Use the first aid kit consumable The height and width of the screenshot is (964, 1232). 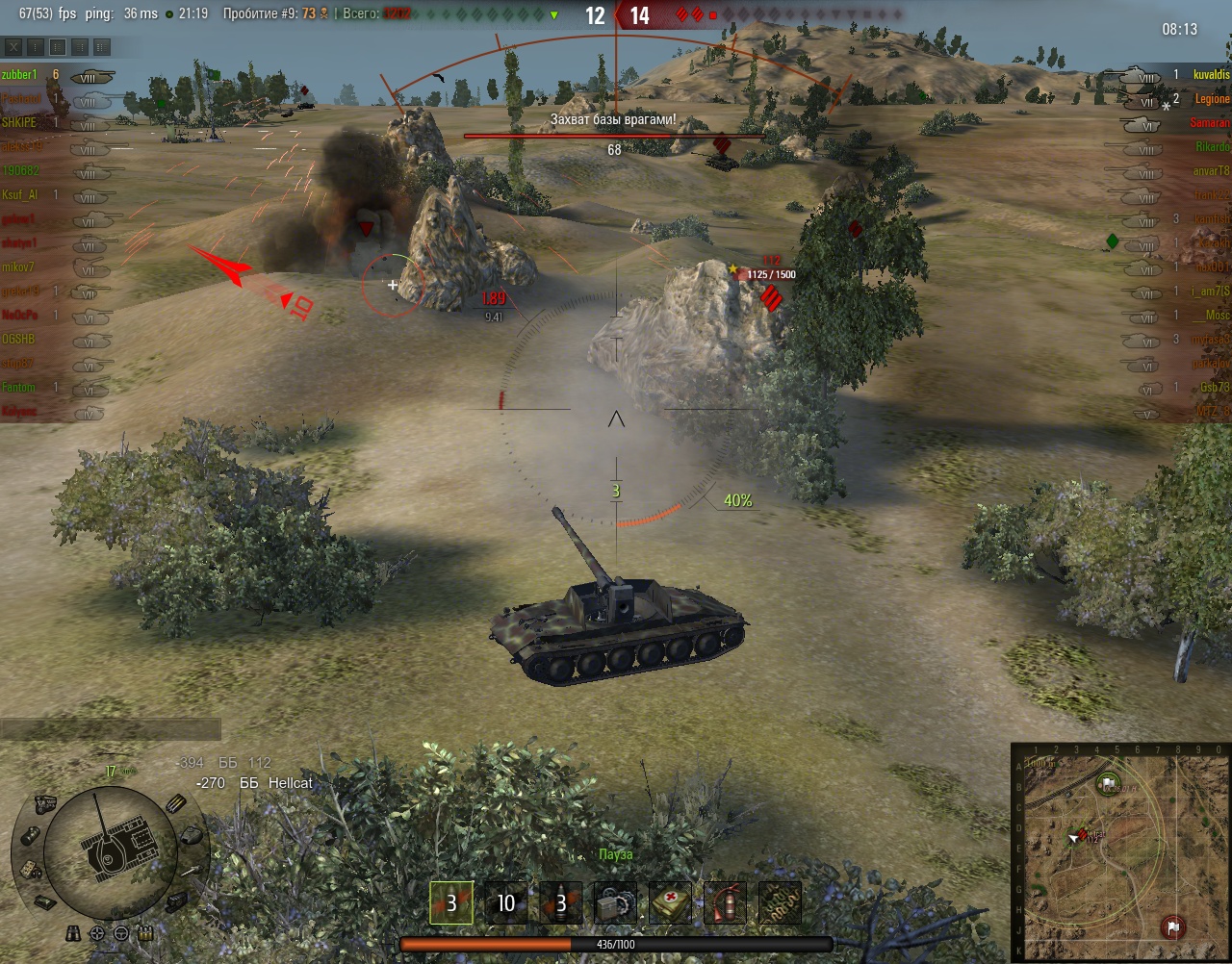(x=671, y=903)
